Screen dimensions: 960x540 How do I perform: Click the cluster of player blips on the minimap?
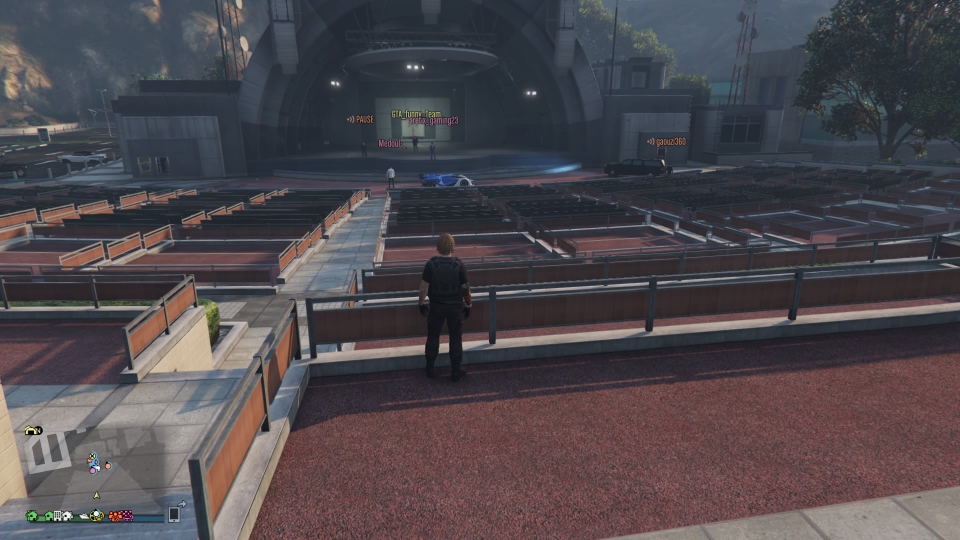(x=94, y=463)
